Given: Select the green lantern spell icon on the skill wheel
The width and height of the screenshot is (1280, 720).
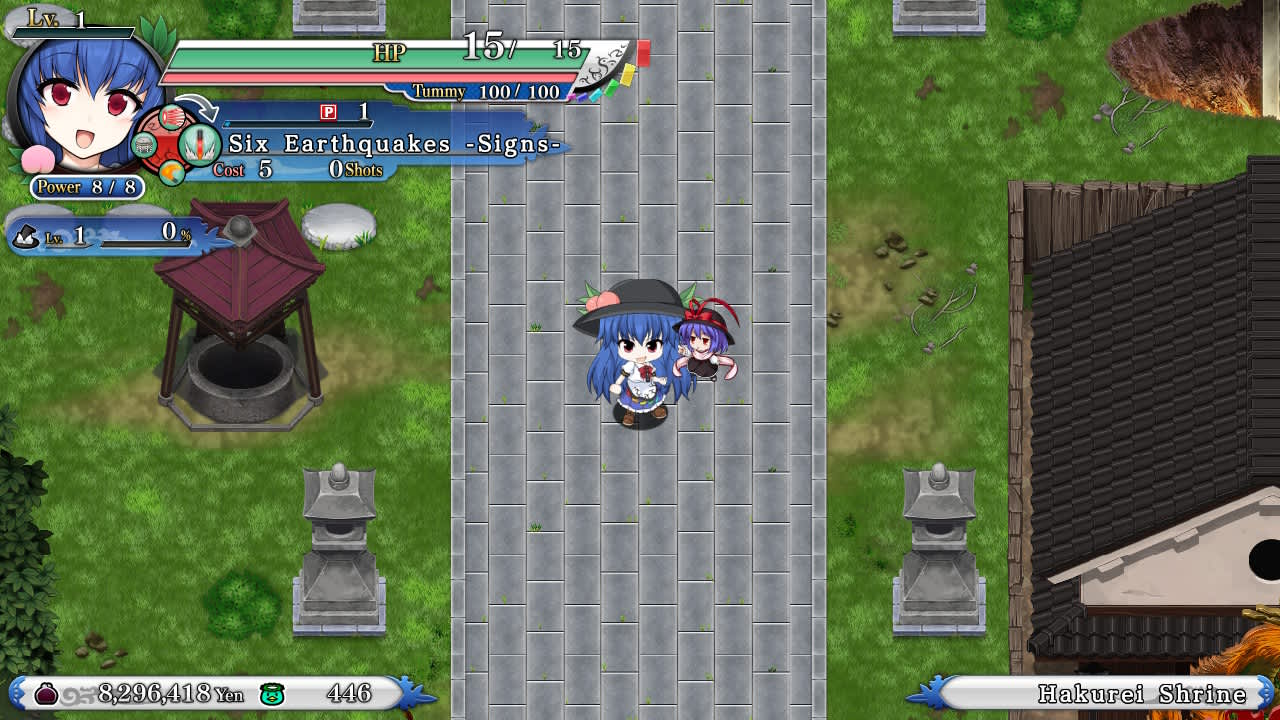Looking at the screenshot, I should click(144, 145).
